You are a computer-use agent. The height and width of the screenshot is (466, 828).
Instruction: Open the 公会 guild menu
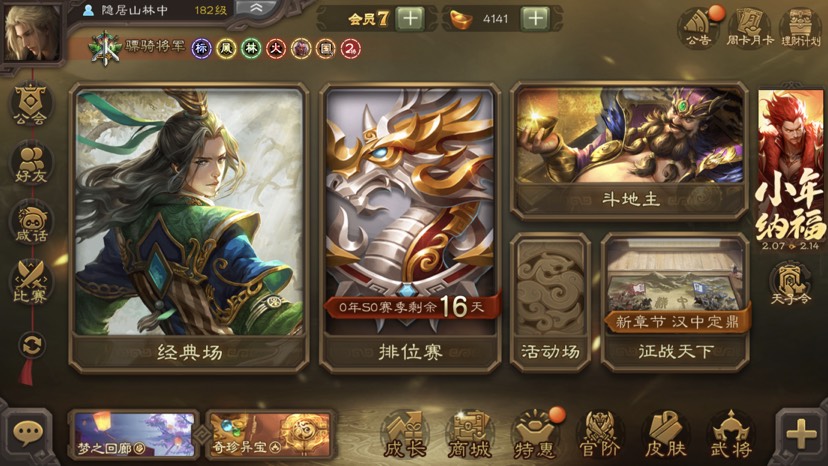pyautogui.click(x=32, y=107)
